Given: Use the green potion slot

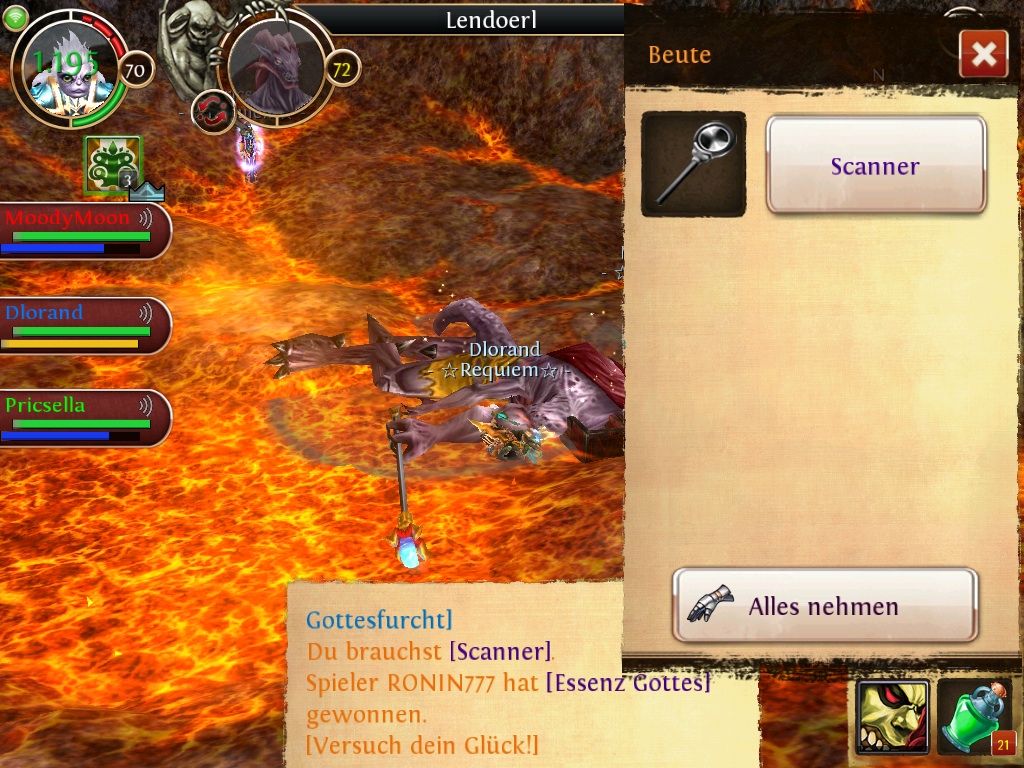Looking at the screenshot, I should [x=975, y=716].
